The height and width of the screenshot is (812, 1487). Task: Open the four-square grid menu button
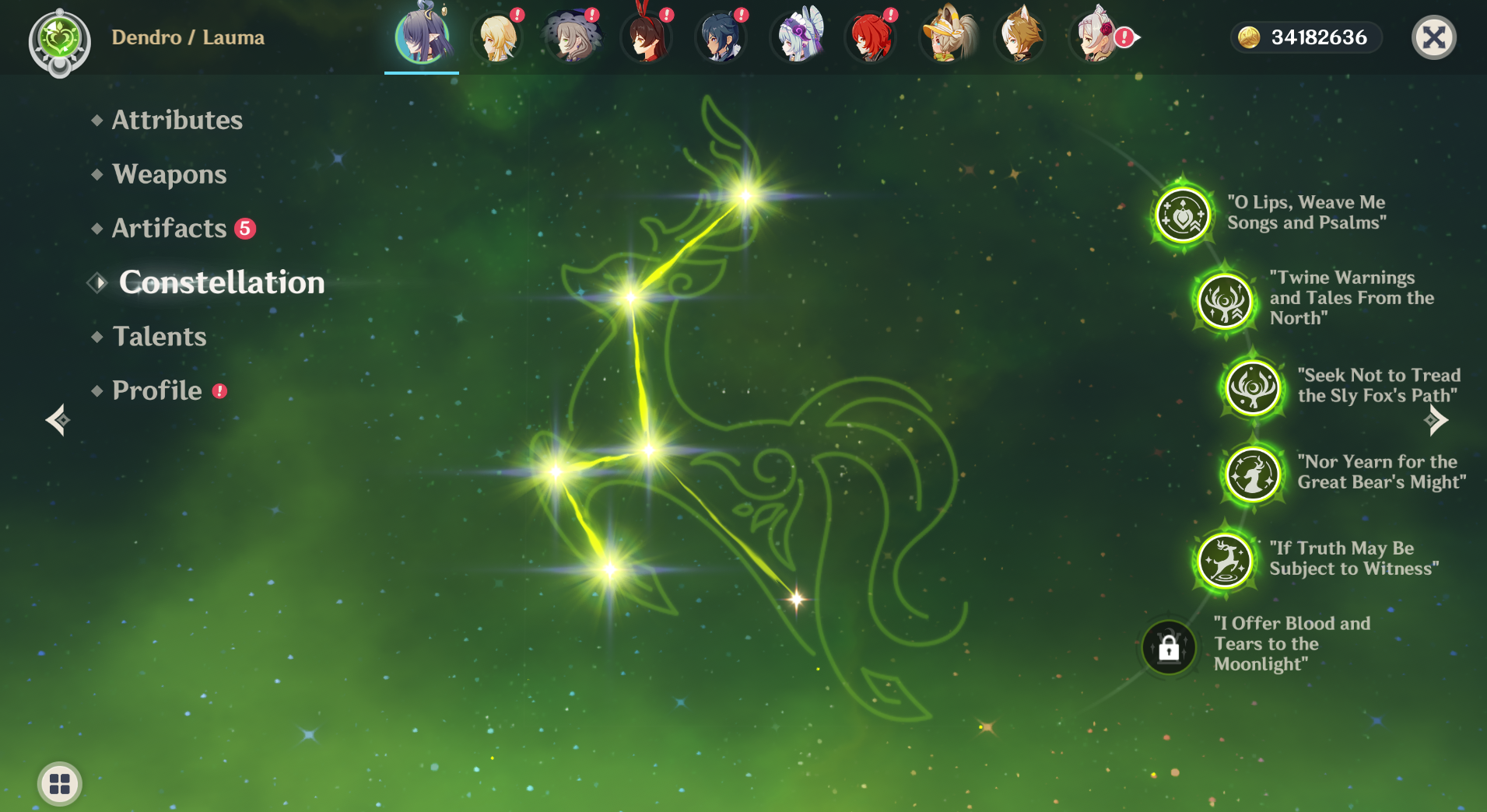pyautogui.click(x=60, y=783)
